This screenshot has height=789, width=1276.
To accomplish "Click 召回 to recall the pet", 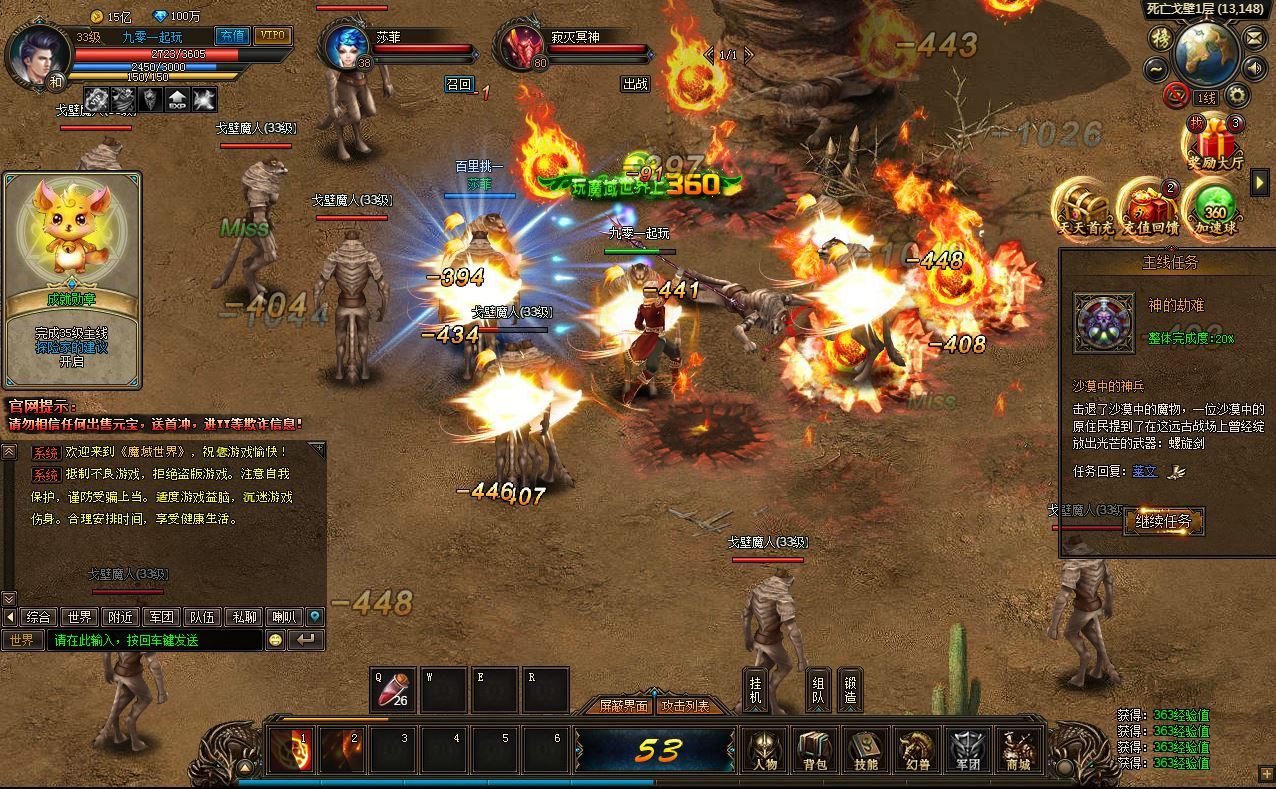I will (x=458, y=84).
